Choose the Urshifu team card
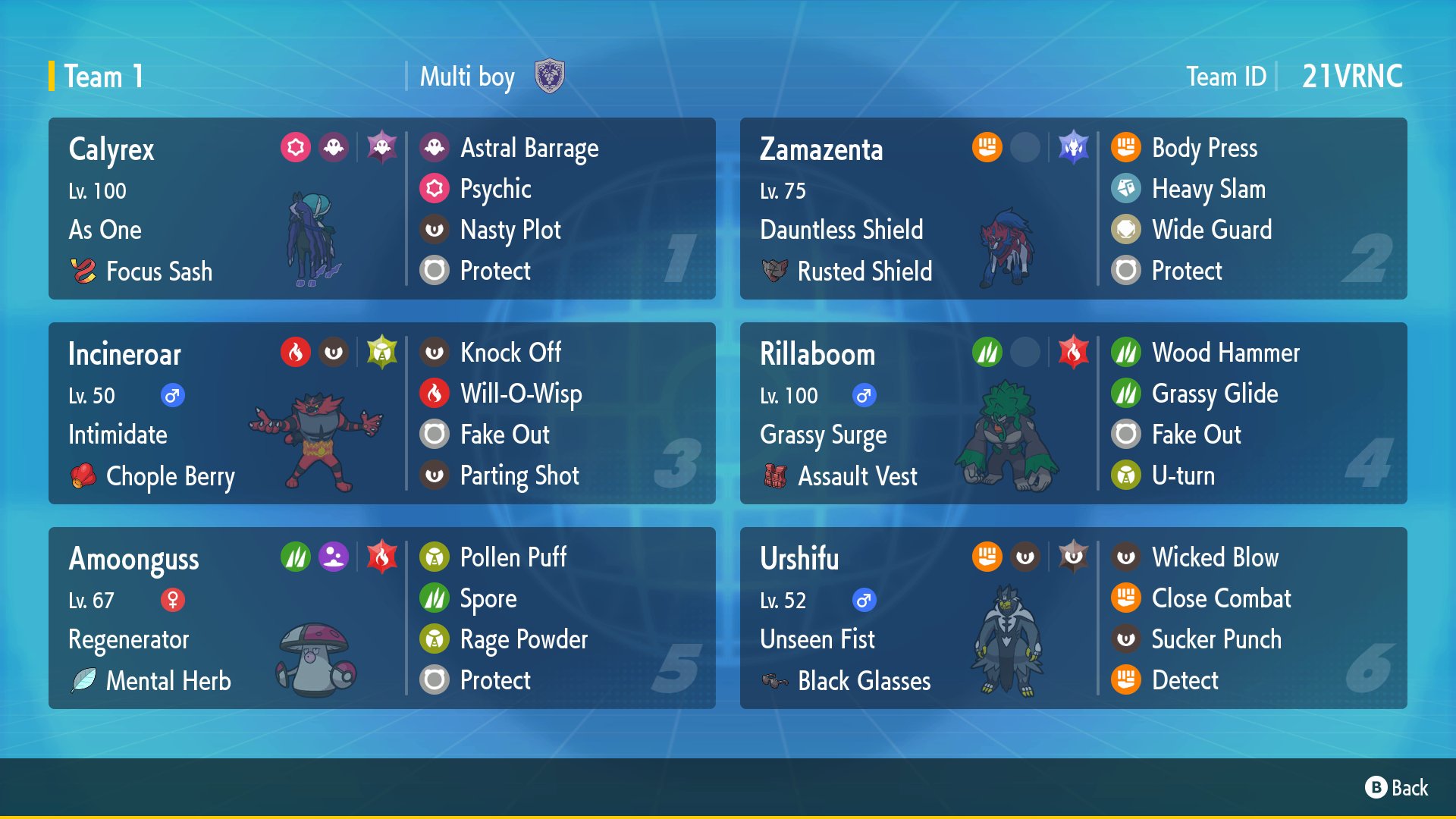The height and width of the screenshot is (819, 1456). 1073,618
